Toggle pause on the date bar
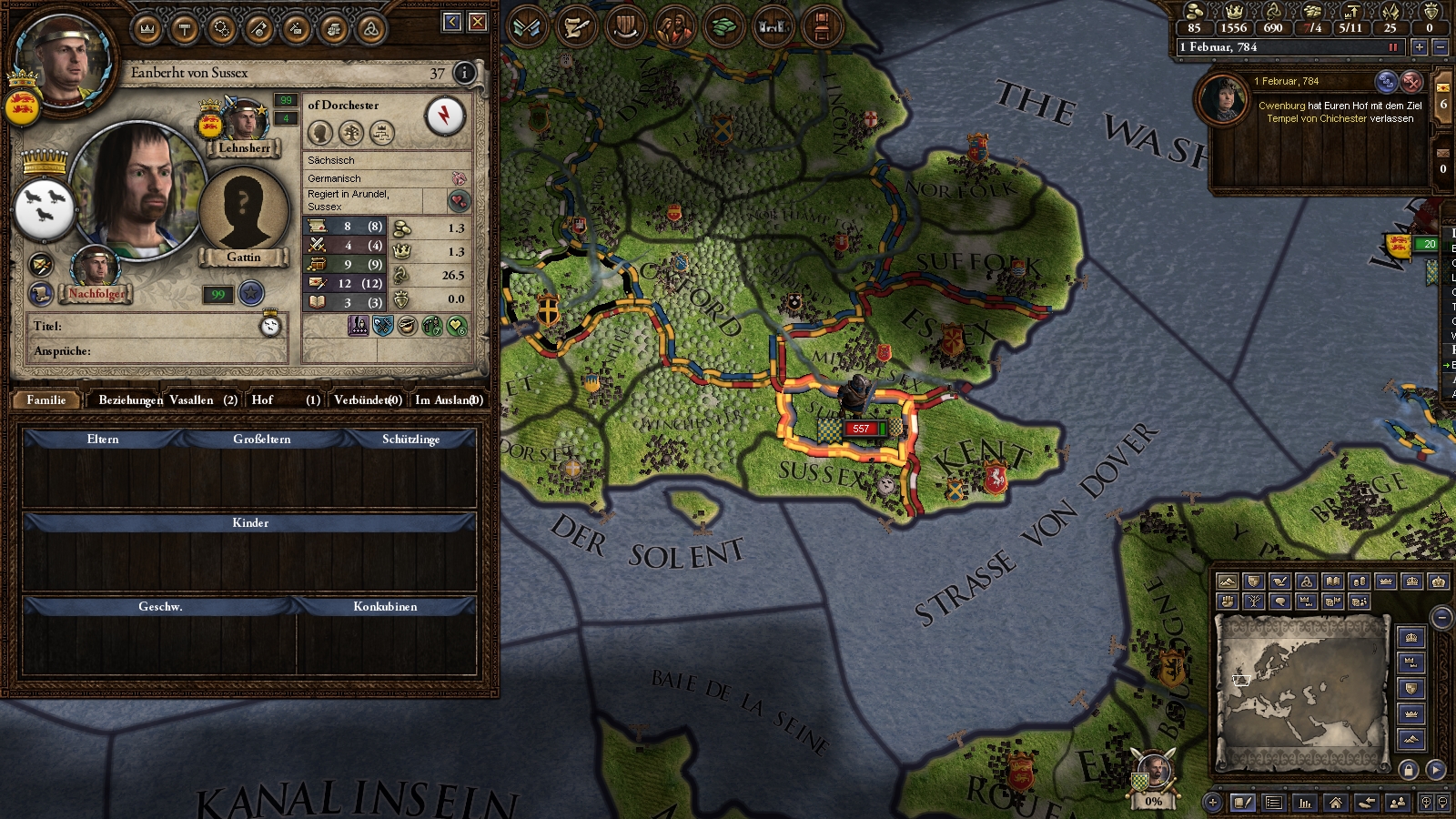Image resolution: width=1456 pixels, height=819 pixels. 1392,46
